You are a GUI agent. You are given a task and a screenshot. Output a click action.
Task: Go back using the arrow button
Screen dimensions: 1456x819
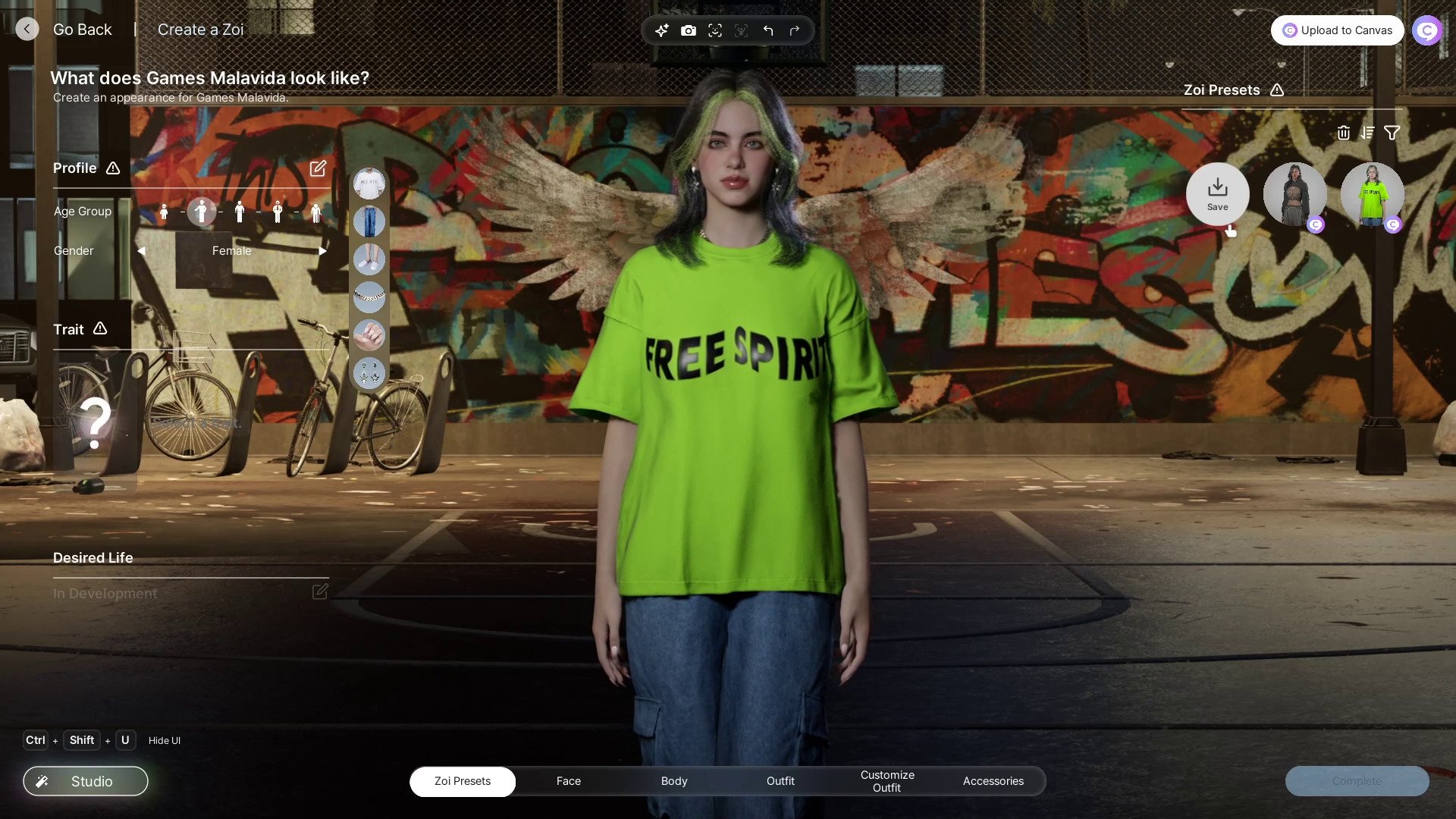[x=27, y=30]
